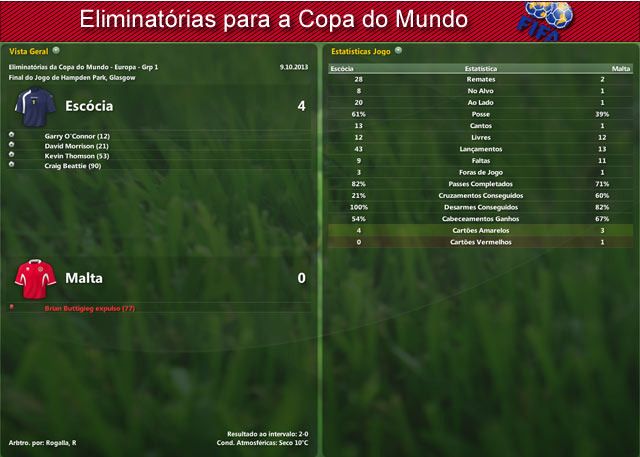Select goalscorer David Morrison
The image size is (640, 457).
pyautogui.click(x=77, y=146)
